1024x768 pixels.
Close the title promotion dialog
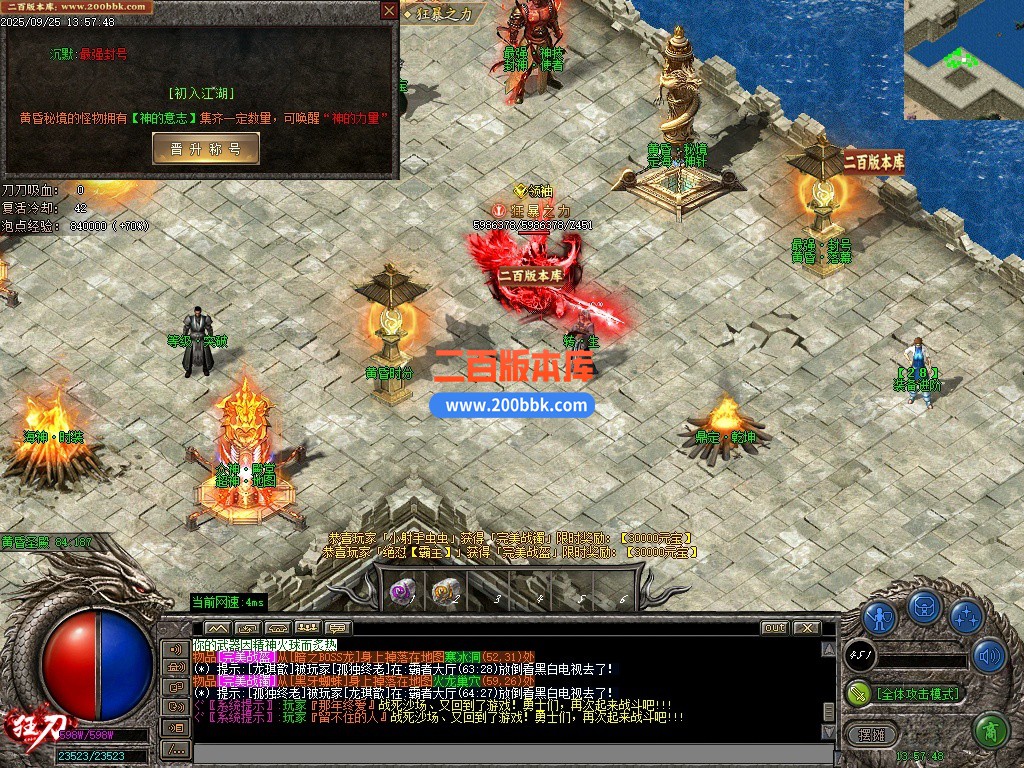point(389,11)
